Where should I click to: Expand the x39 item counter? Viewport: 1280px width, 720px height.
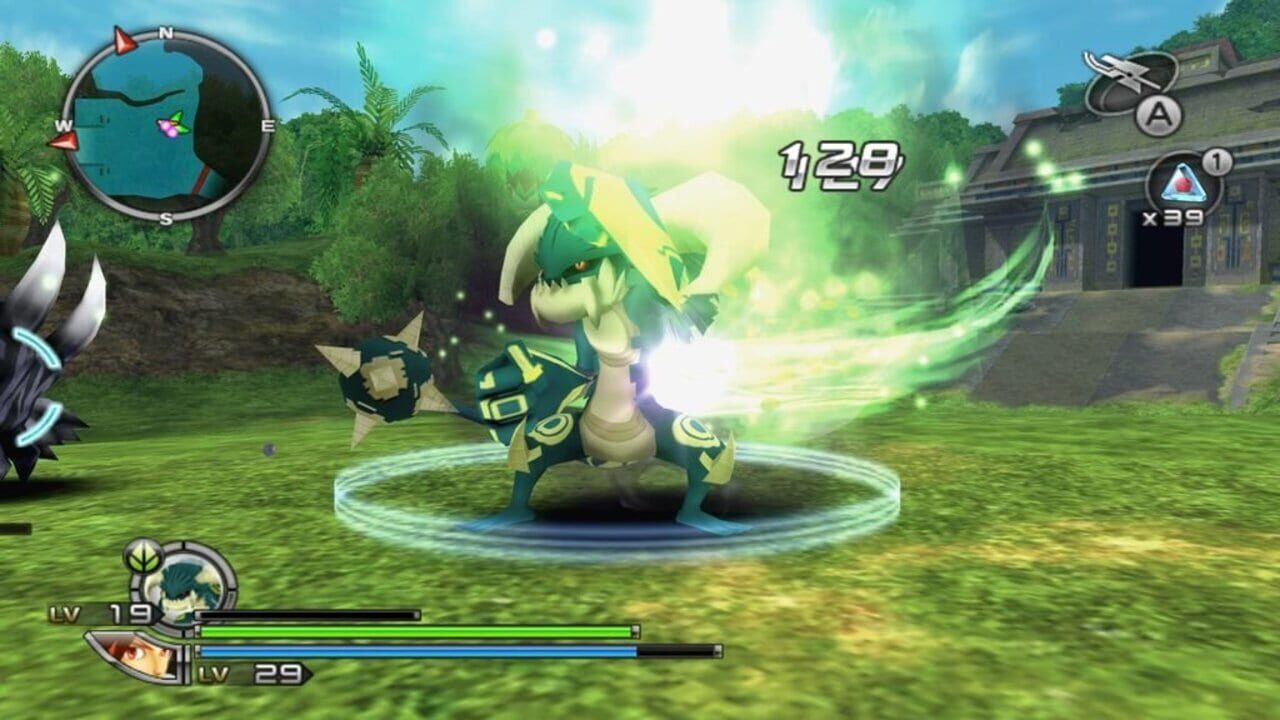pyautogui.click(x=1172, y=218)
